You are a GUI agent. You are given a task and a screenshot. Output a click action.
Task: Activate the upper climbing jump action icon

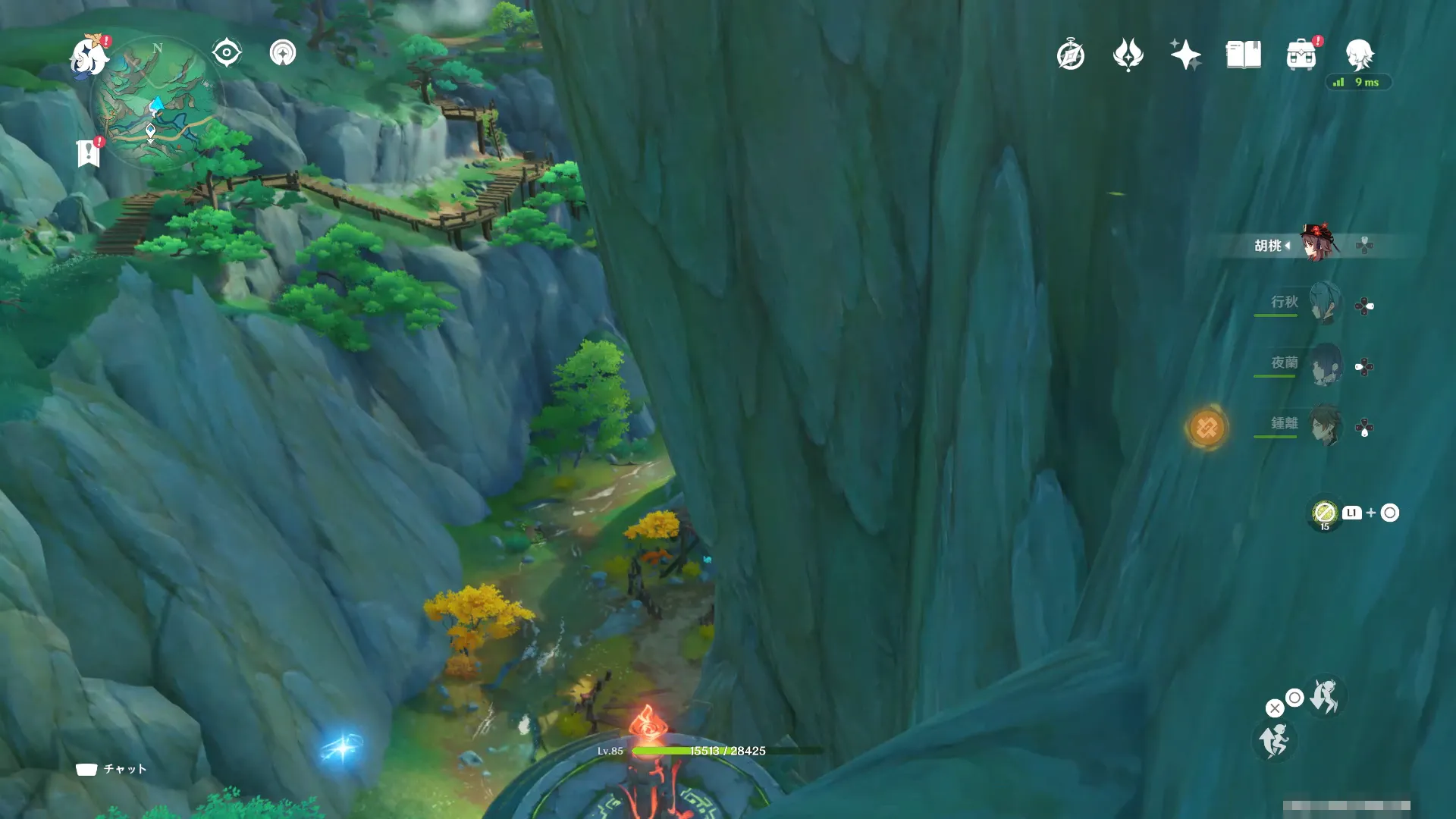pyautogui.click(x=1324, y=696)
